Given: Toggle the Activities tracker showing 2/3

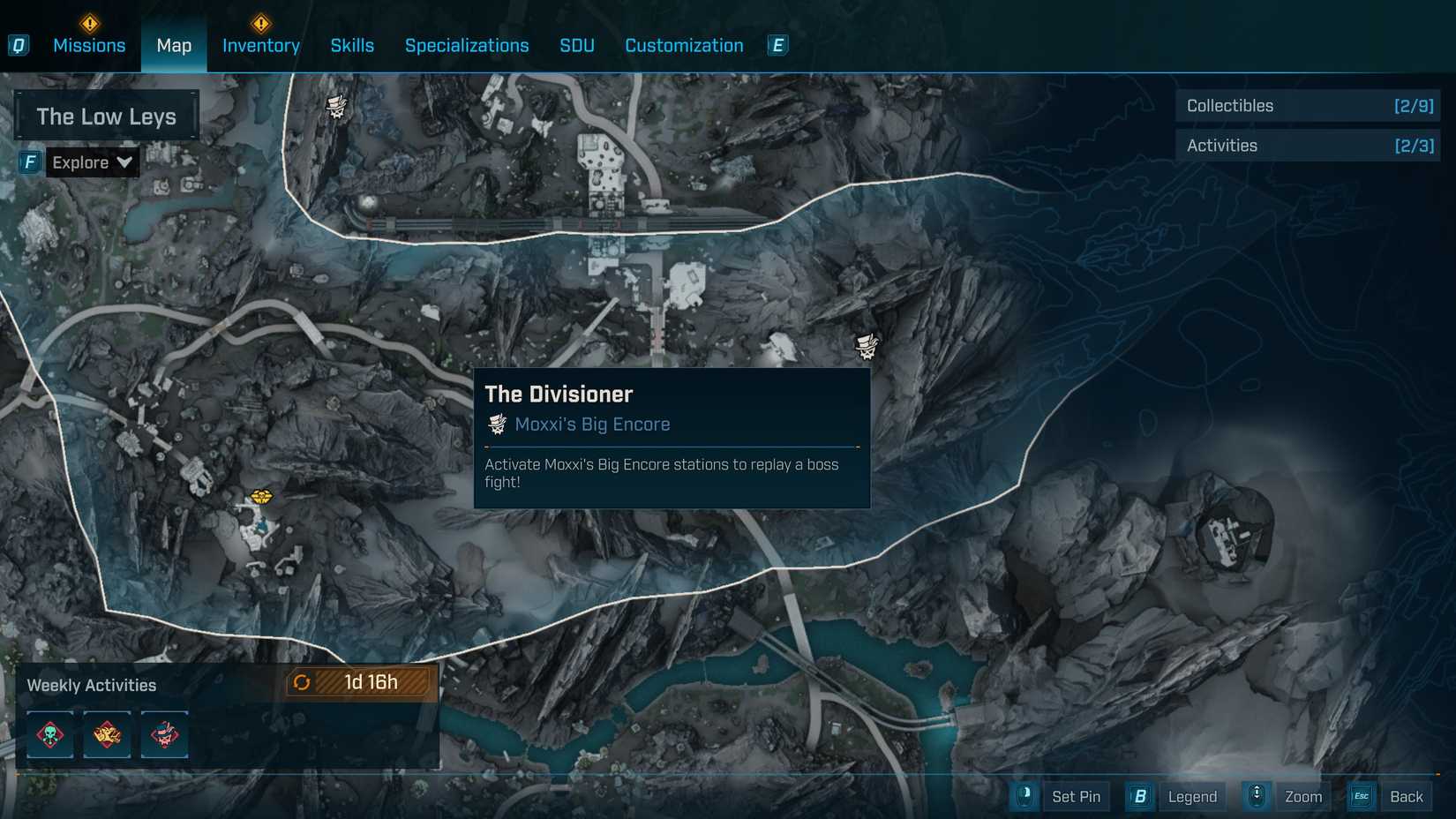Looking at the screenshot, I should pos(1307,145).
